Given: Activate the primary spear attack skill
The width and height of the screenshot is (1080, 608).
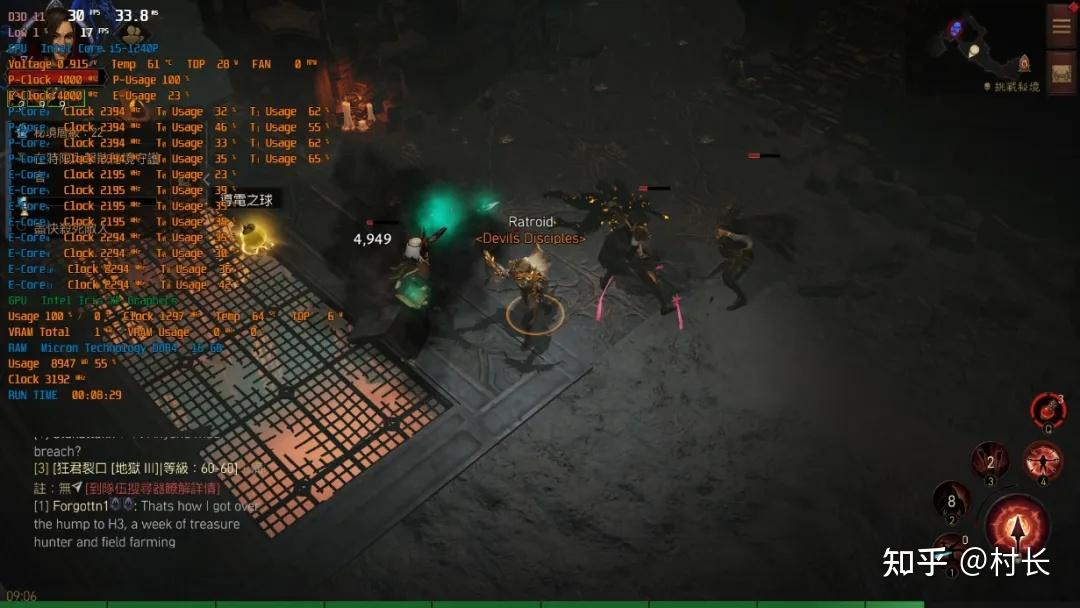Looking at the screenshot, I should pyautogui.click(x=1017, y=526).
